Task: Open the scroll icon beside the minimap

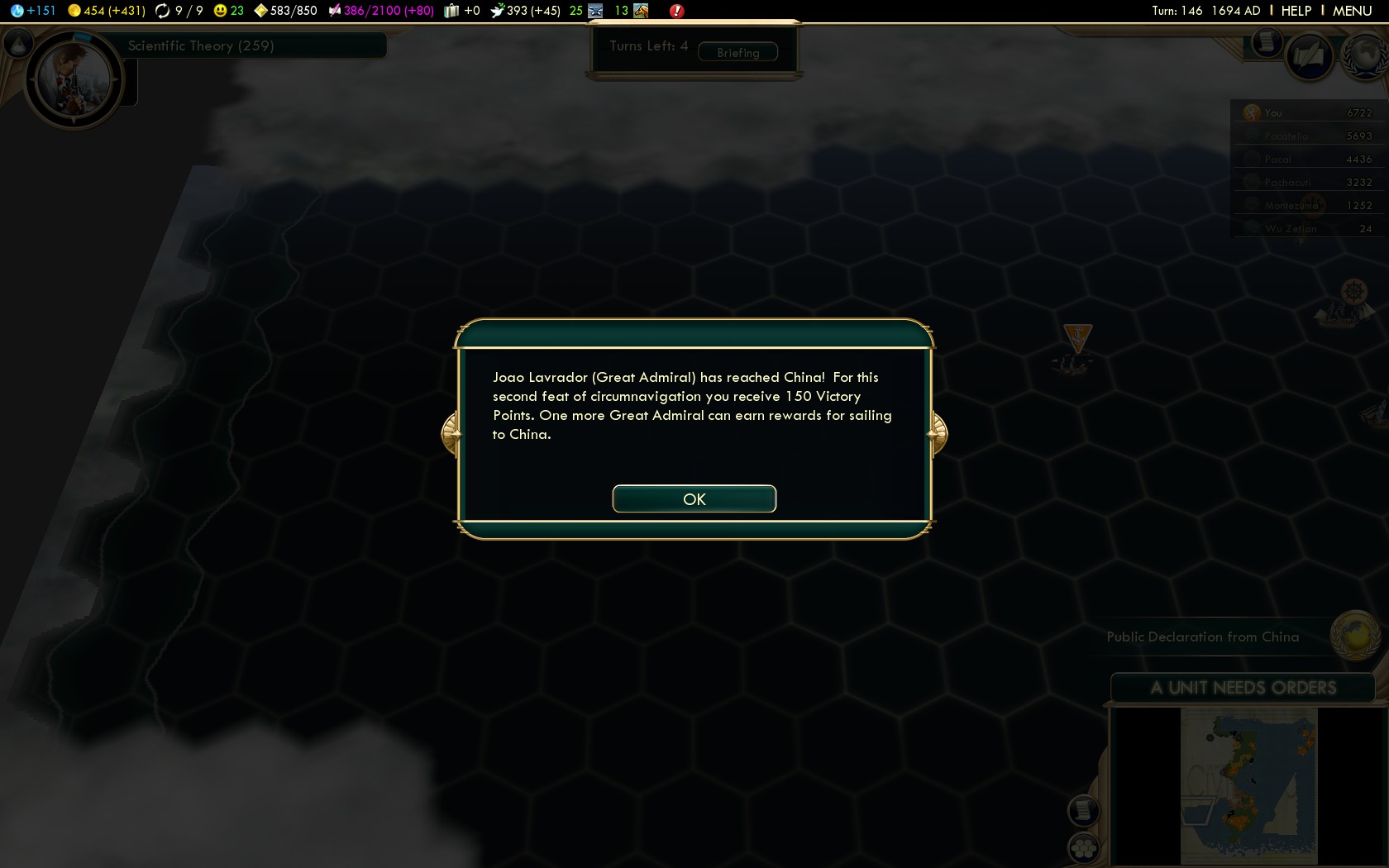Action: point(1083,810)
